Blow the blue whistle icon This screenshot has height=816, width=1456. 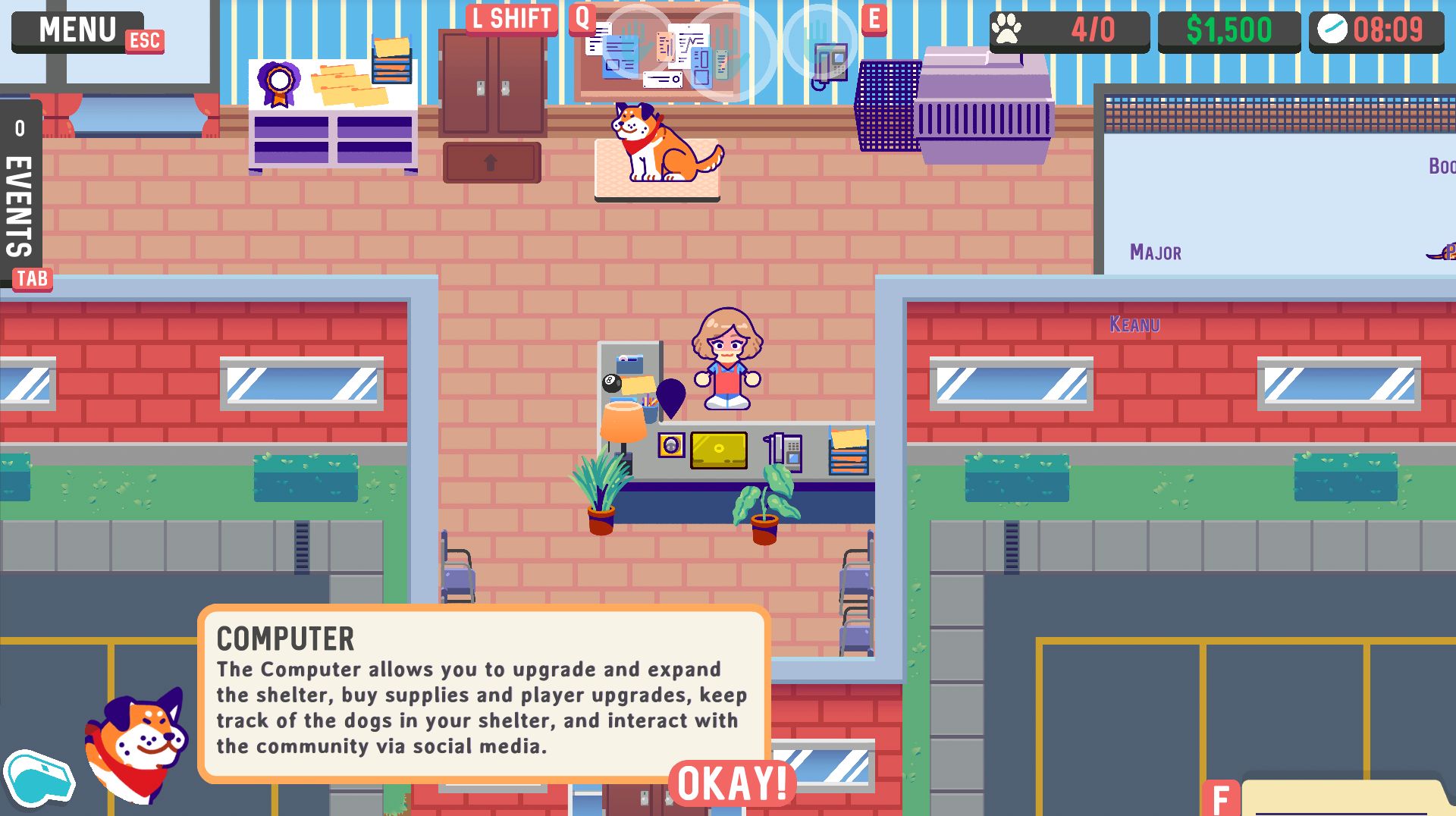pyautogui.click(x=38, y=778)
